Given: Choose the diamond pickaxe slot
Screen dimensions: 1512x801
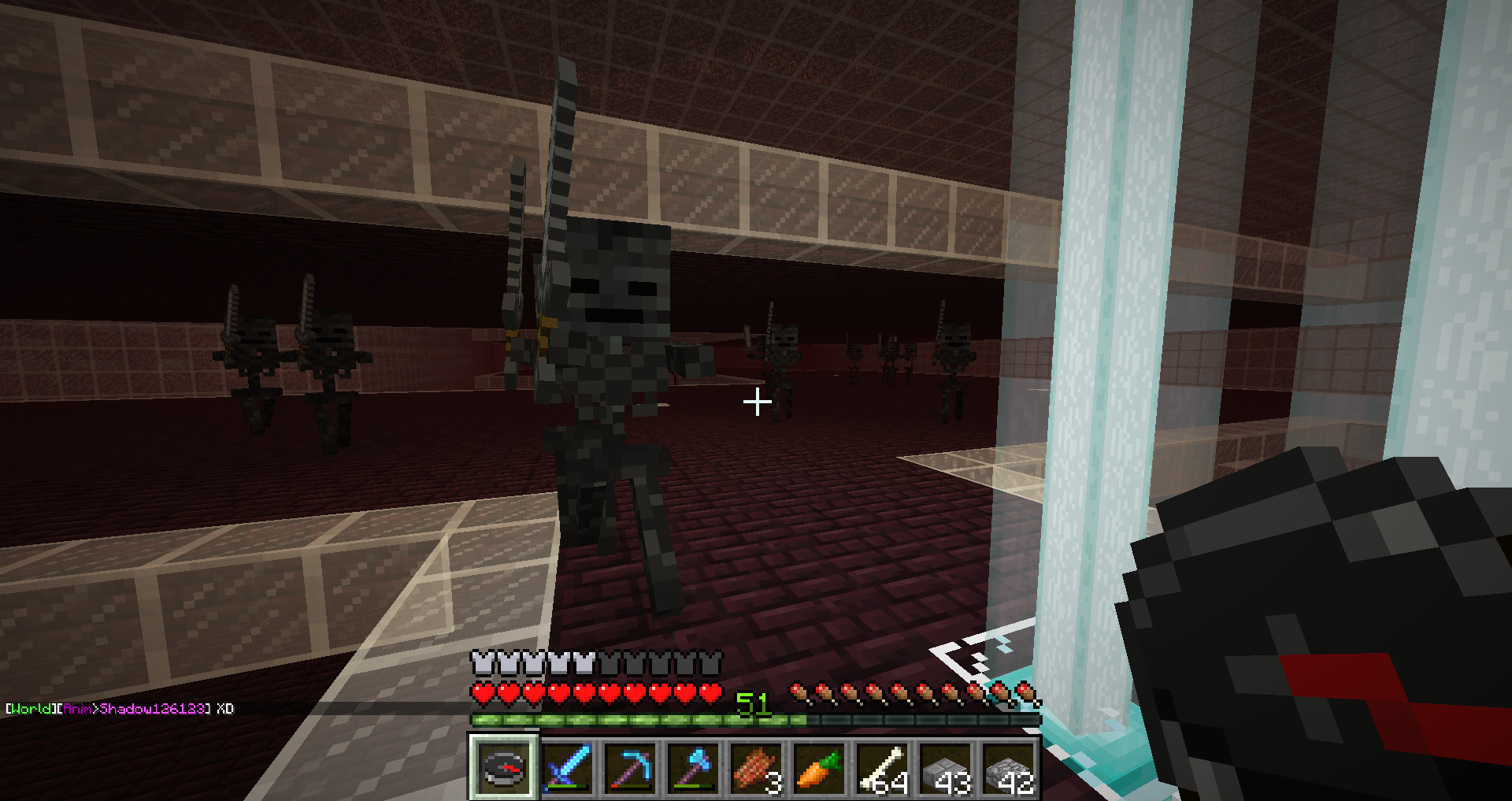Looking at the screenshot, I should point(630,766).
